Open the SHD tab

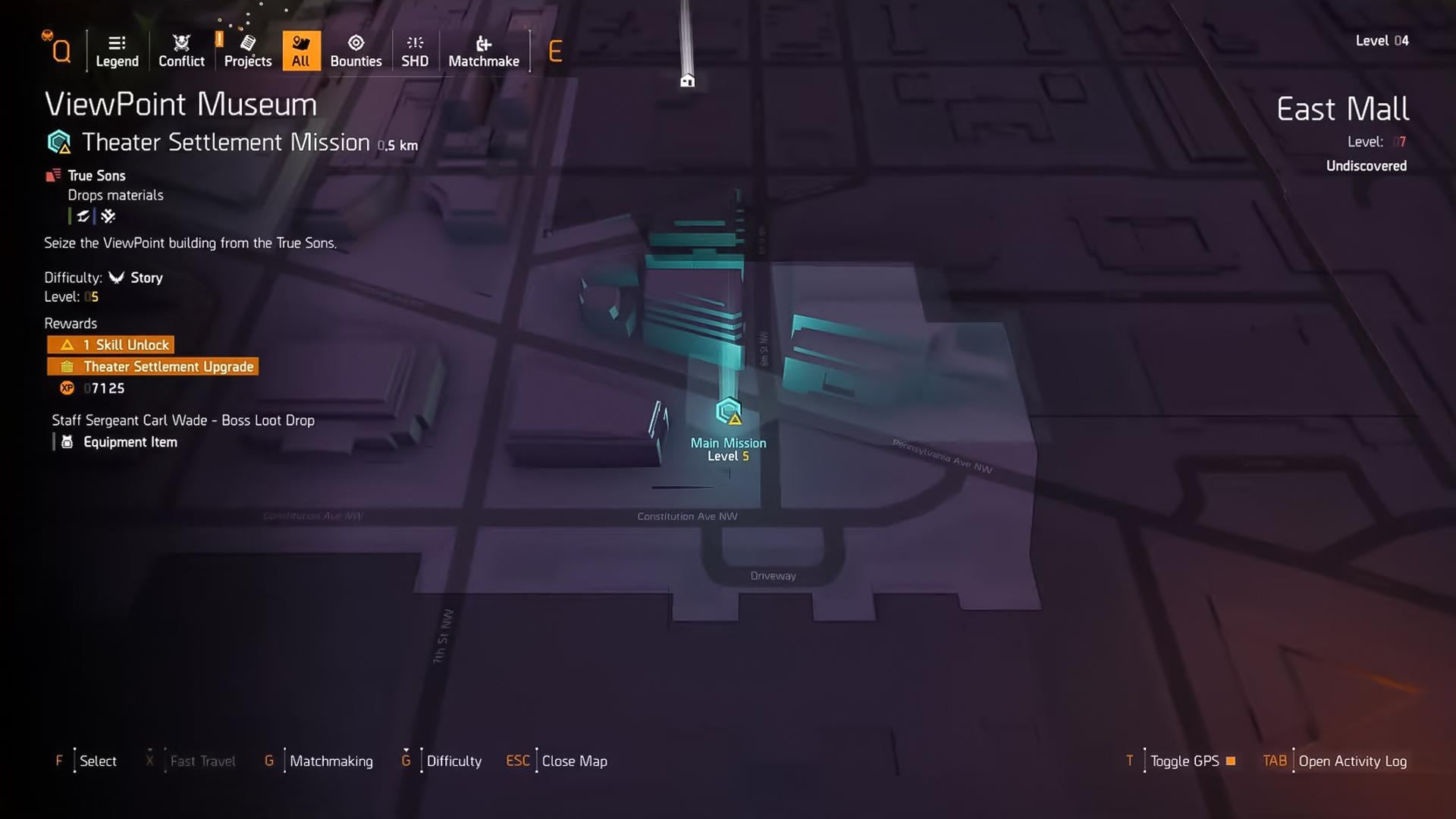pos(415,52)
